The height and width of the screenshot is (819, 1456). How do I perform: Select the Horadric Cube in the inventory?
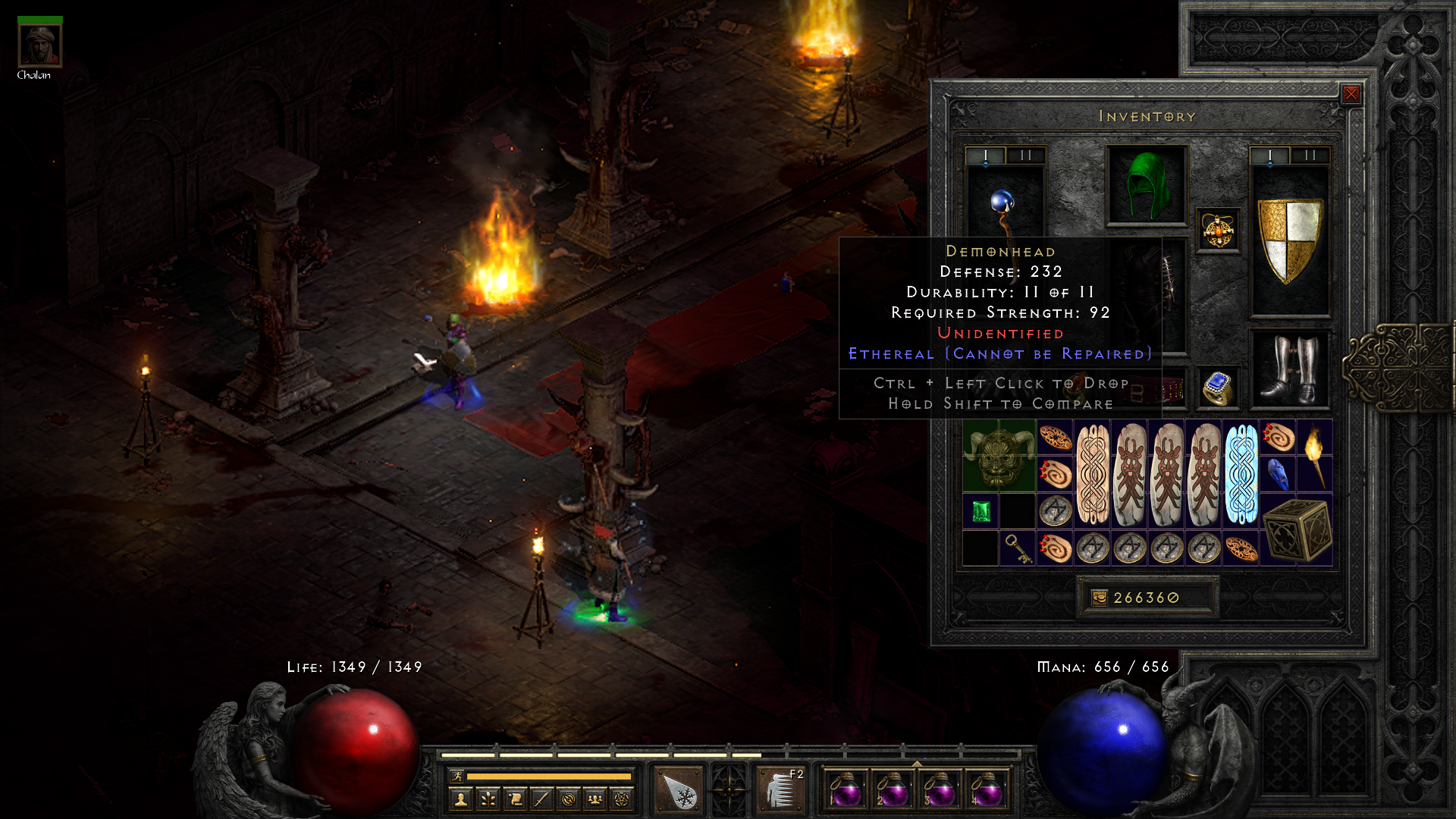tap(1297, 531)
